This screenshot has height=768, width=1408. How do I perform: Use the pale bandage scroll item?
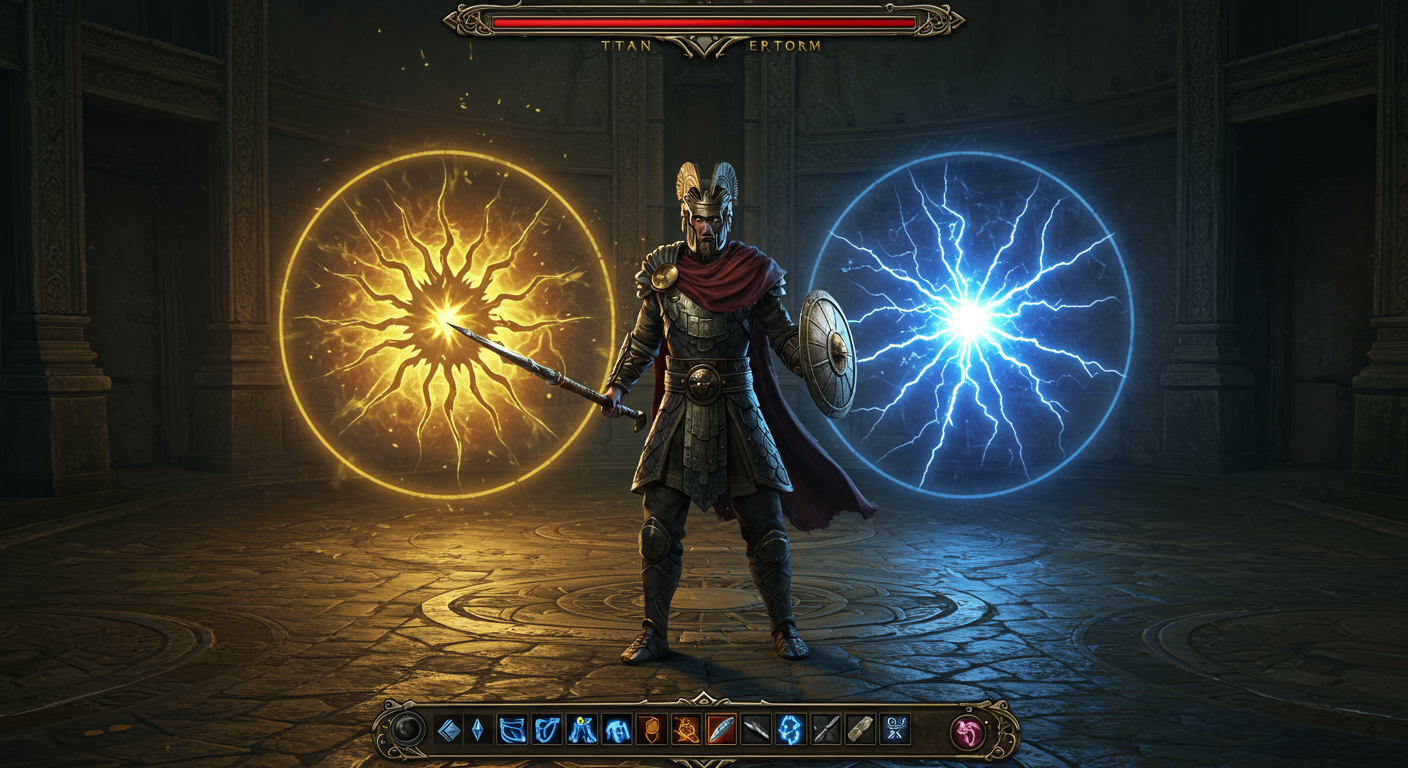point(859,730)
